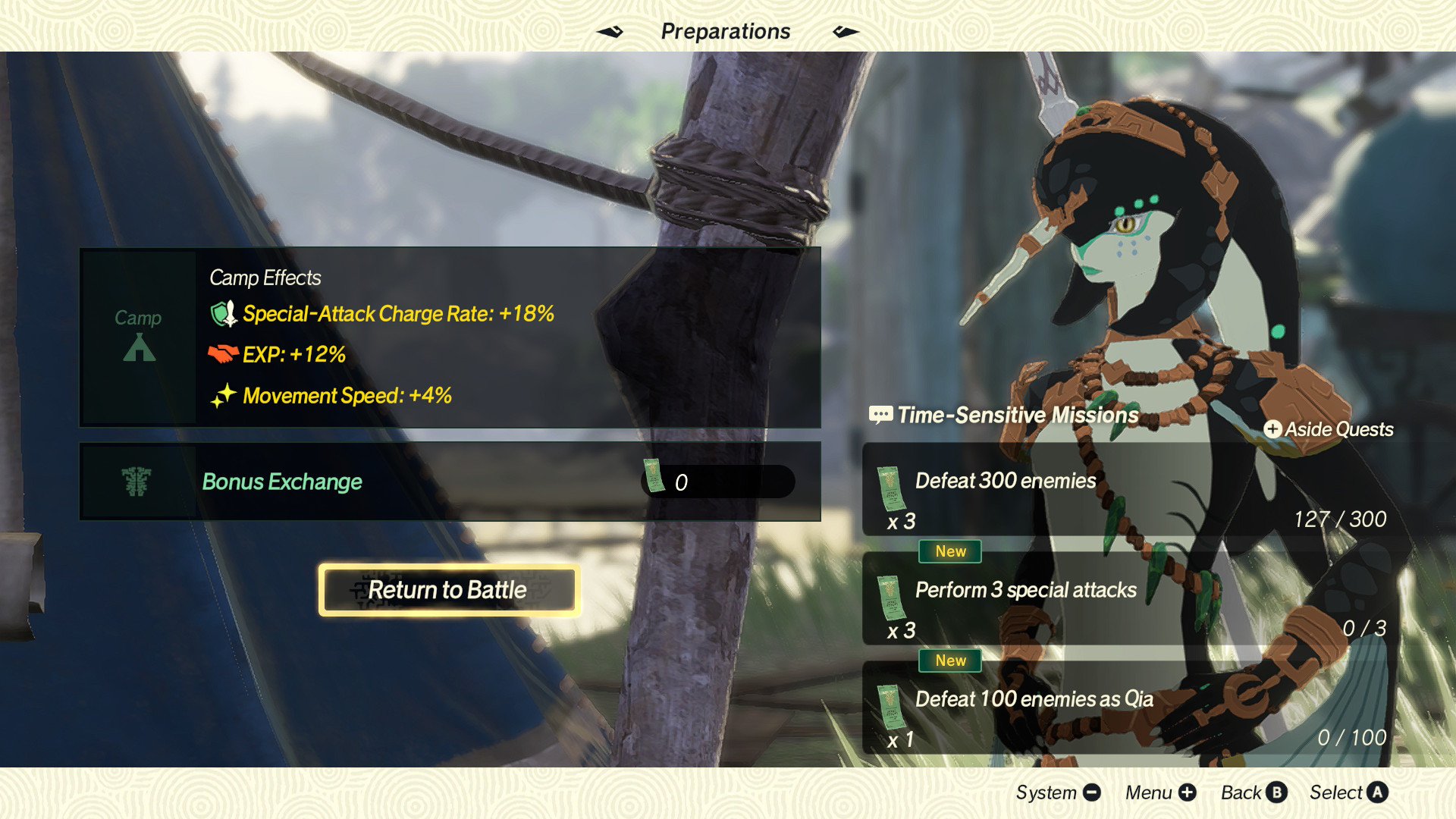Open the Menu option in footer
The width and height of the screenshot is (1456, 819).
click(1160, 792)
